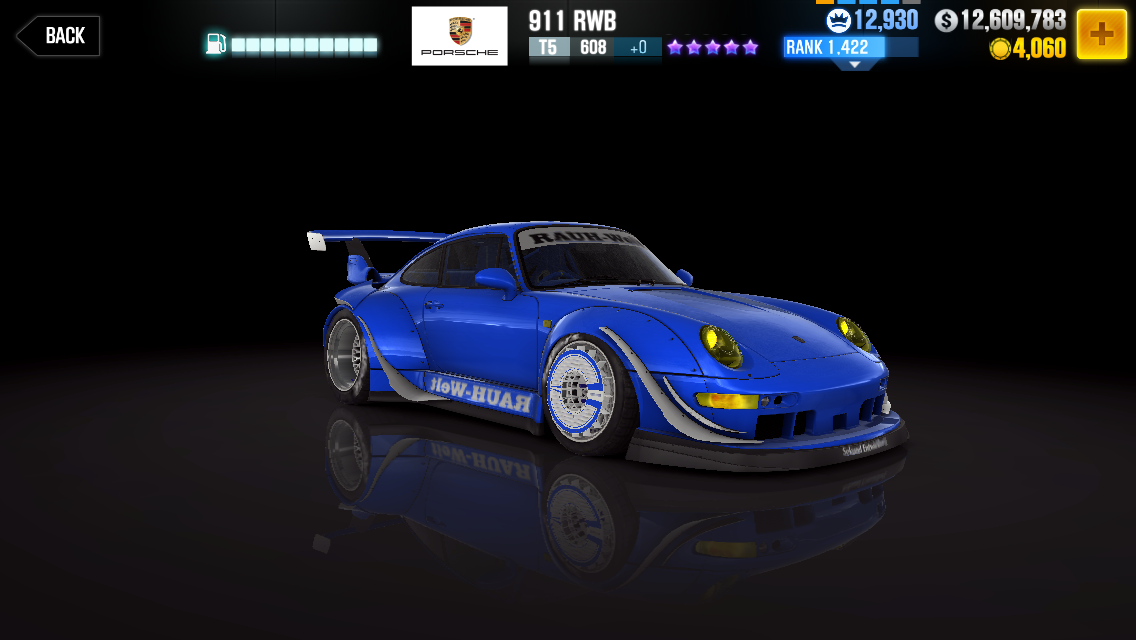Select the Porsche manufacturer logo
Viewport: 1136px width, 640px height.
[x=459, y=36]
